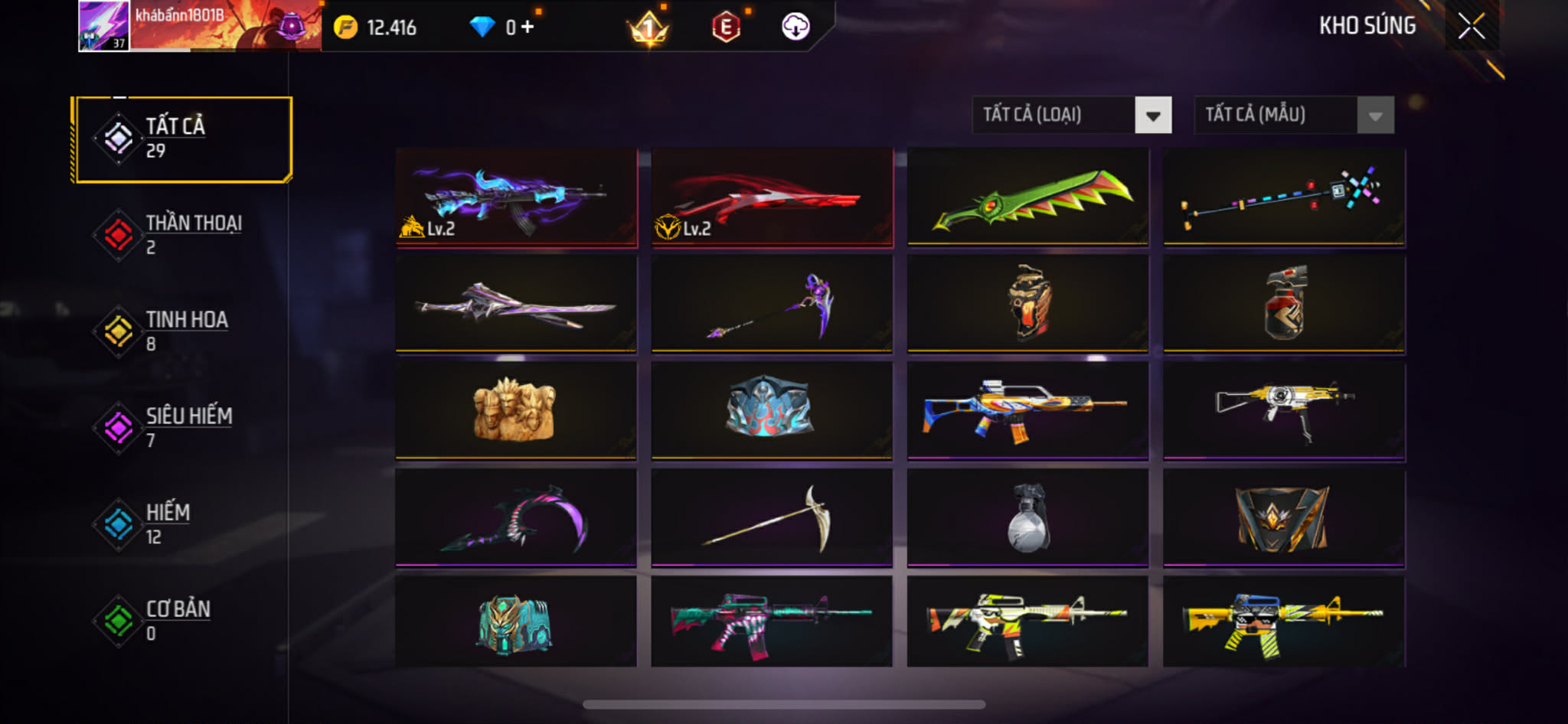Add diamonds with the plus button
The image size is (1568, 724).
[528, 28]
